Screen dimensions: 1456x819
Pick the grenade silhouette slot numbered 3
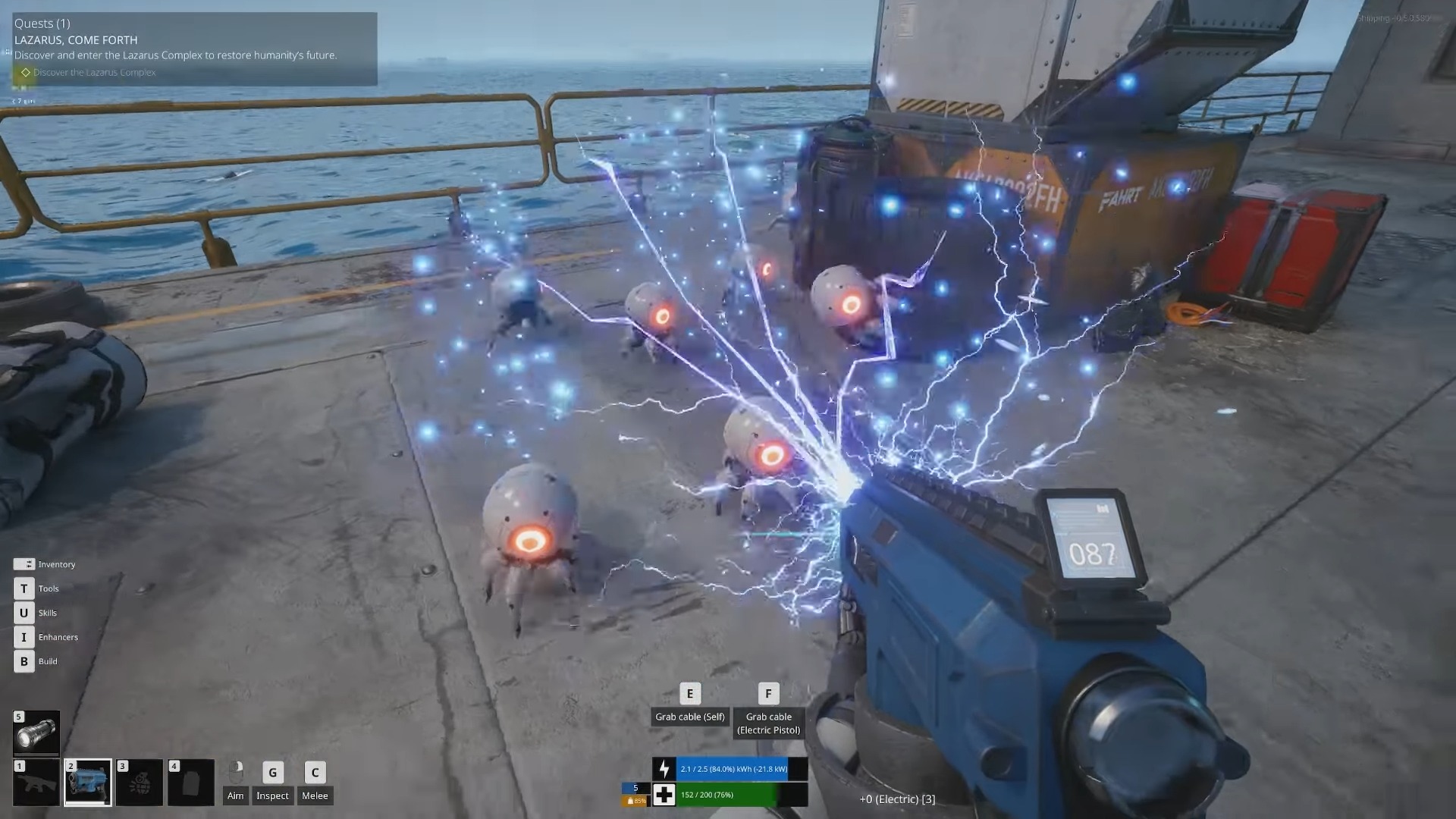coord(140,782)
